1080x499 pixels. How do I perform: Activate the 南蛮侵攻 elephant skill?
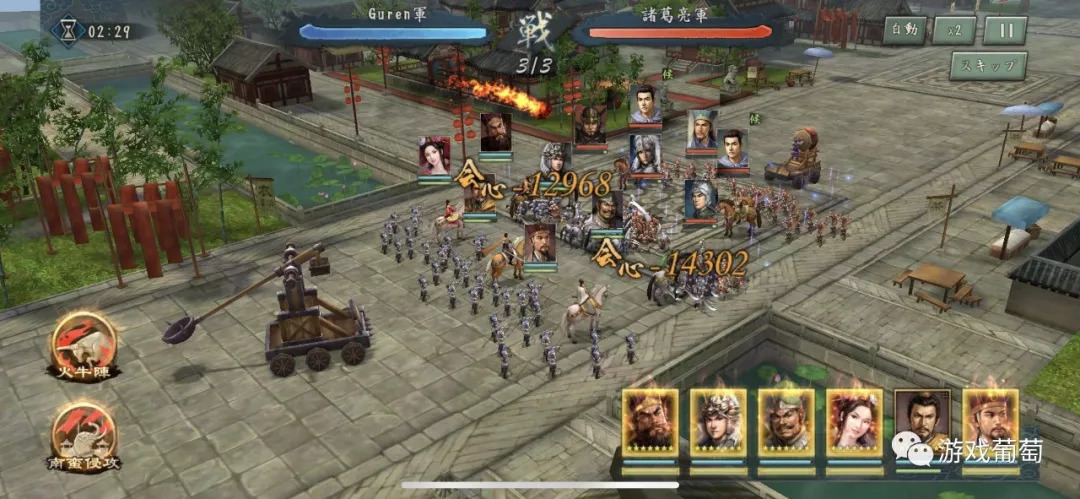[x=84, y=437]
